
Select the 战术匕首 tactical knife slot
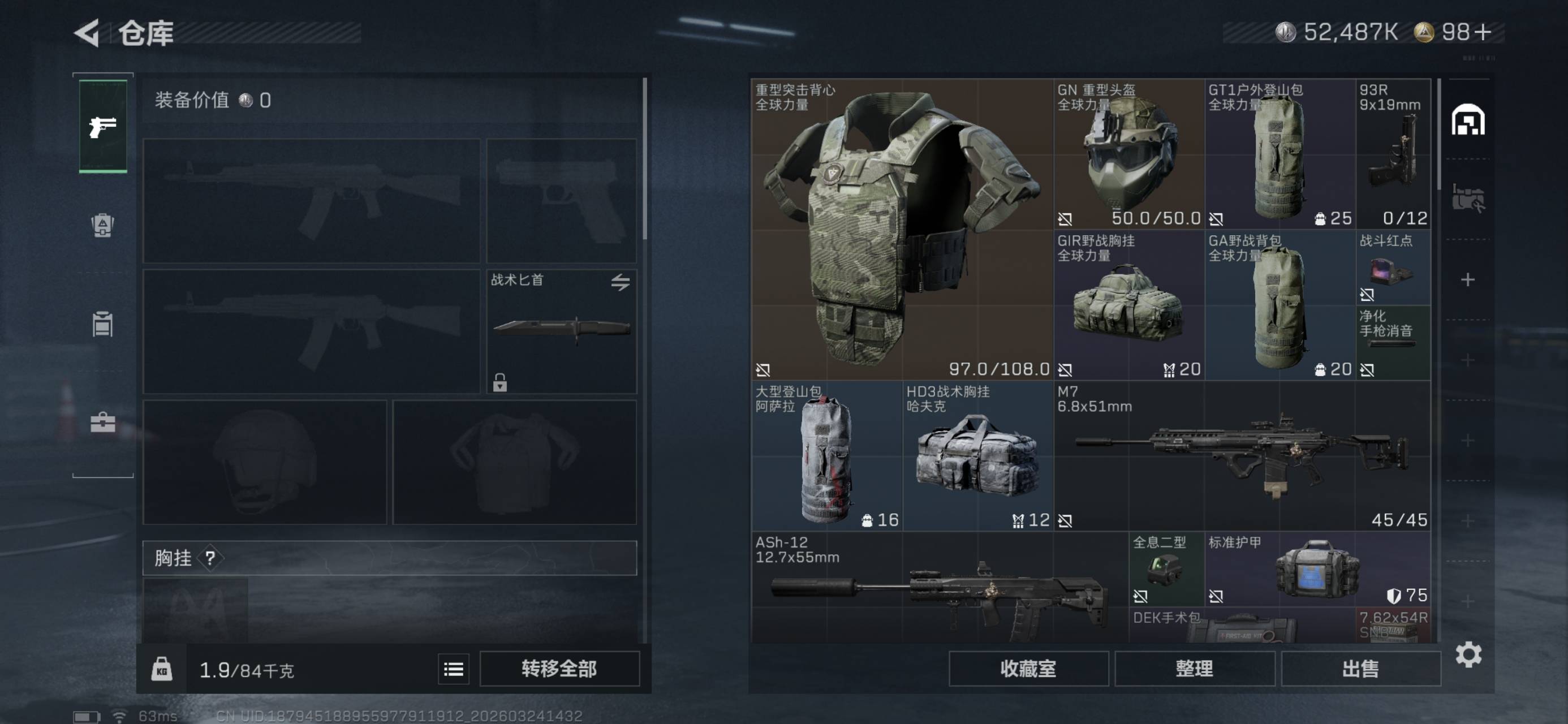coord(561,331)
